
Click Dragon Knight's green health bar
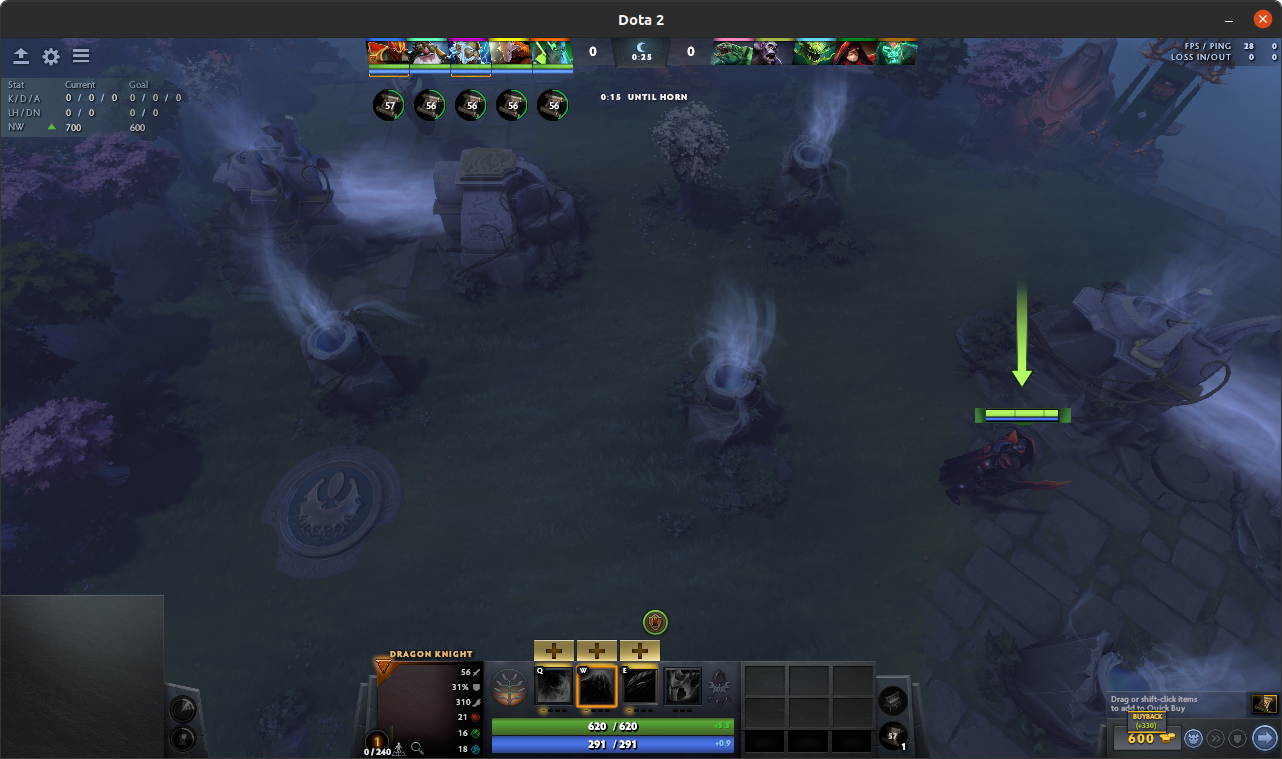(612, 726)
